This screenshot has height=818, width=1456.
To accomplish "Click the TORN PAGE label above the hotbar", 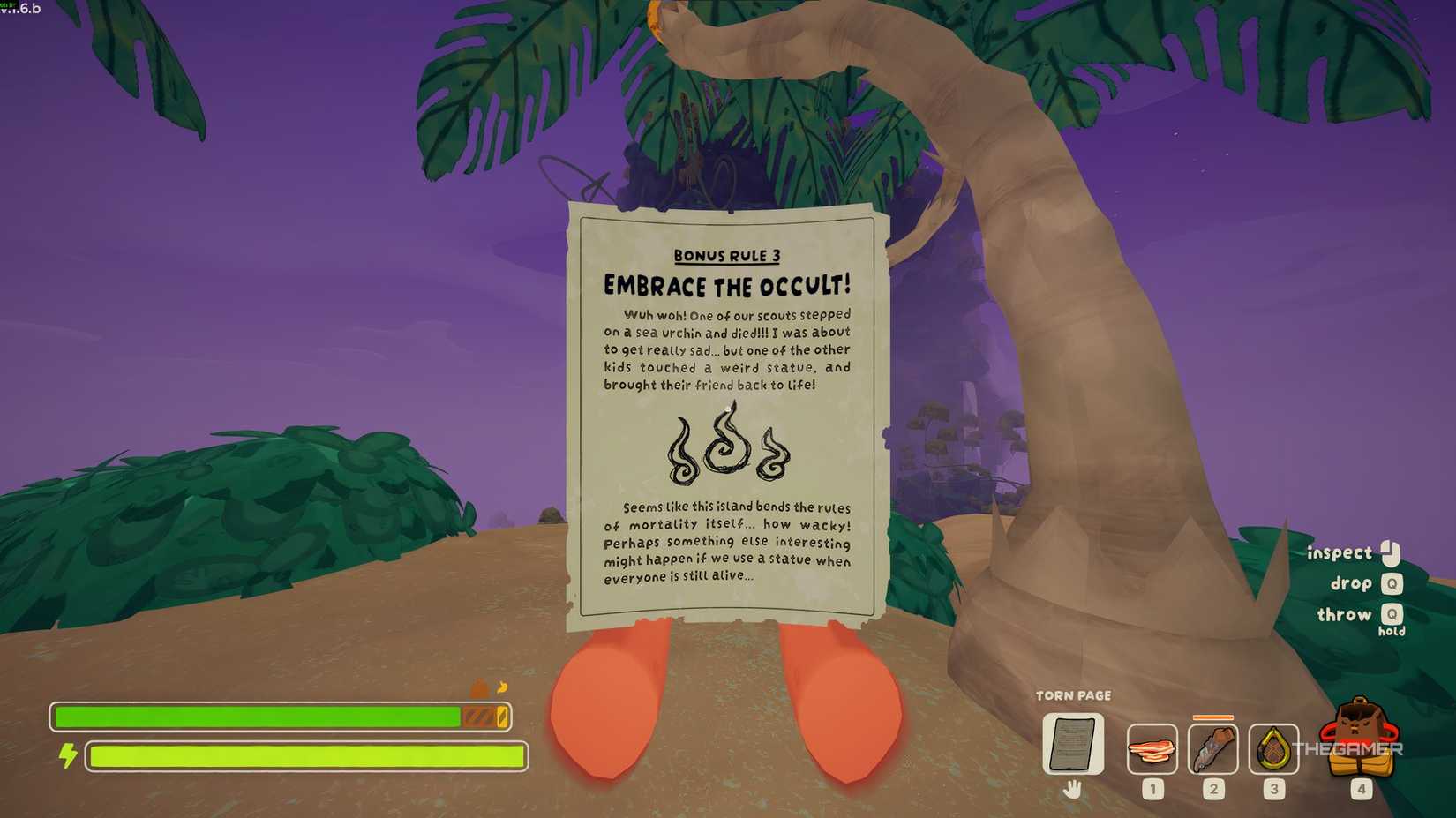I will coord(1074,695).
